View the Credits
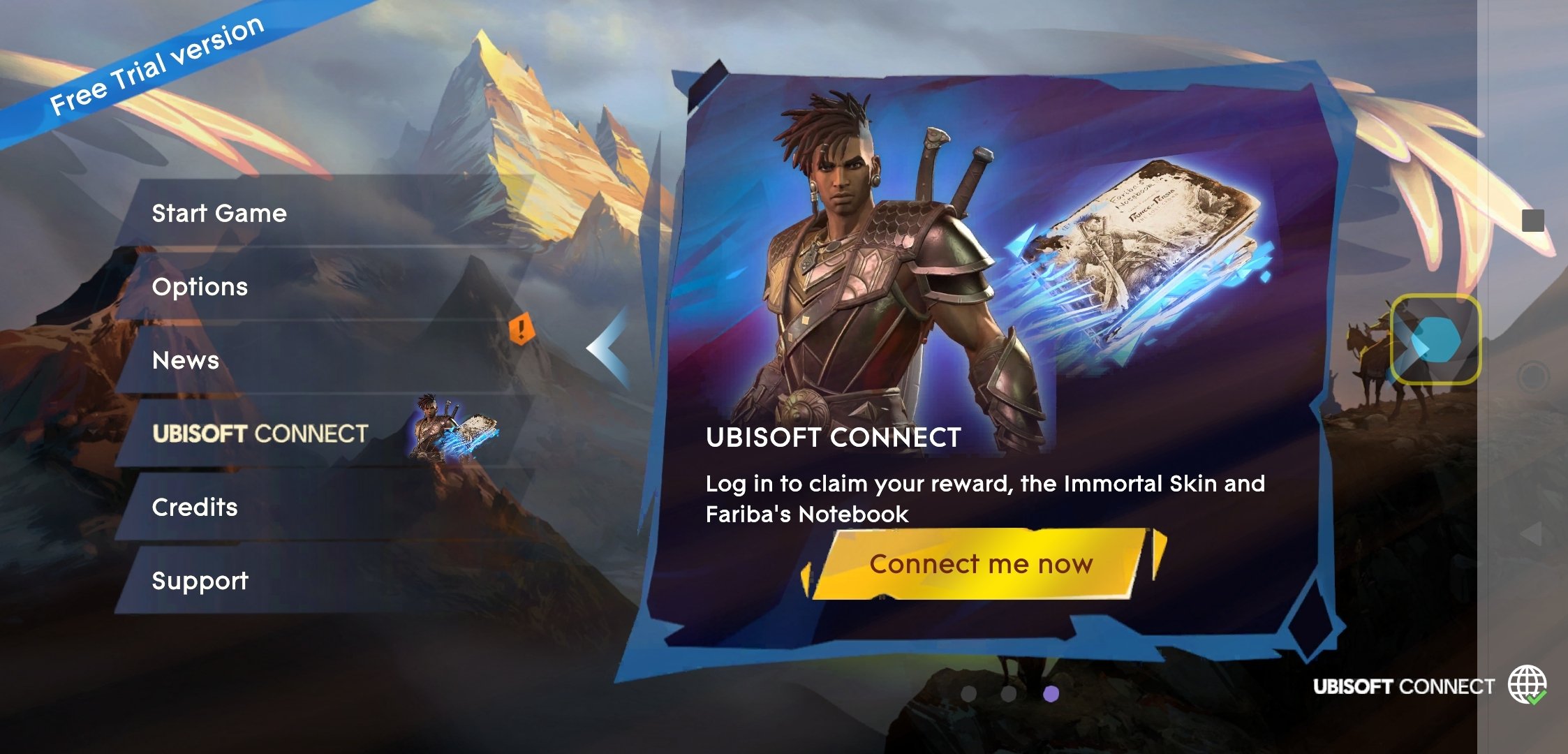1568x754 pixels. tap(195, 508)
